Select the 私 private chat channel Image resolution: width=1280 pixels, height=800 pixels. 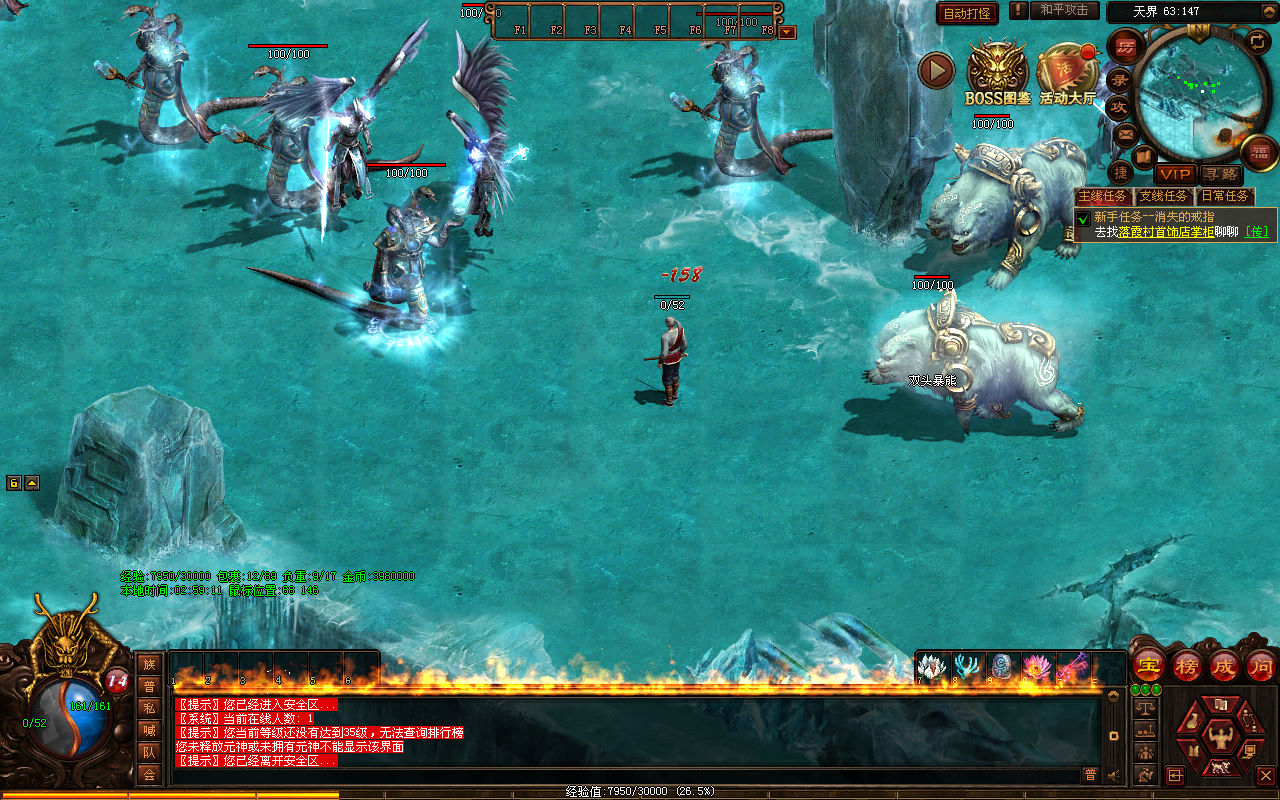point(149,708)
